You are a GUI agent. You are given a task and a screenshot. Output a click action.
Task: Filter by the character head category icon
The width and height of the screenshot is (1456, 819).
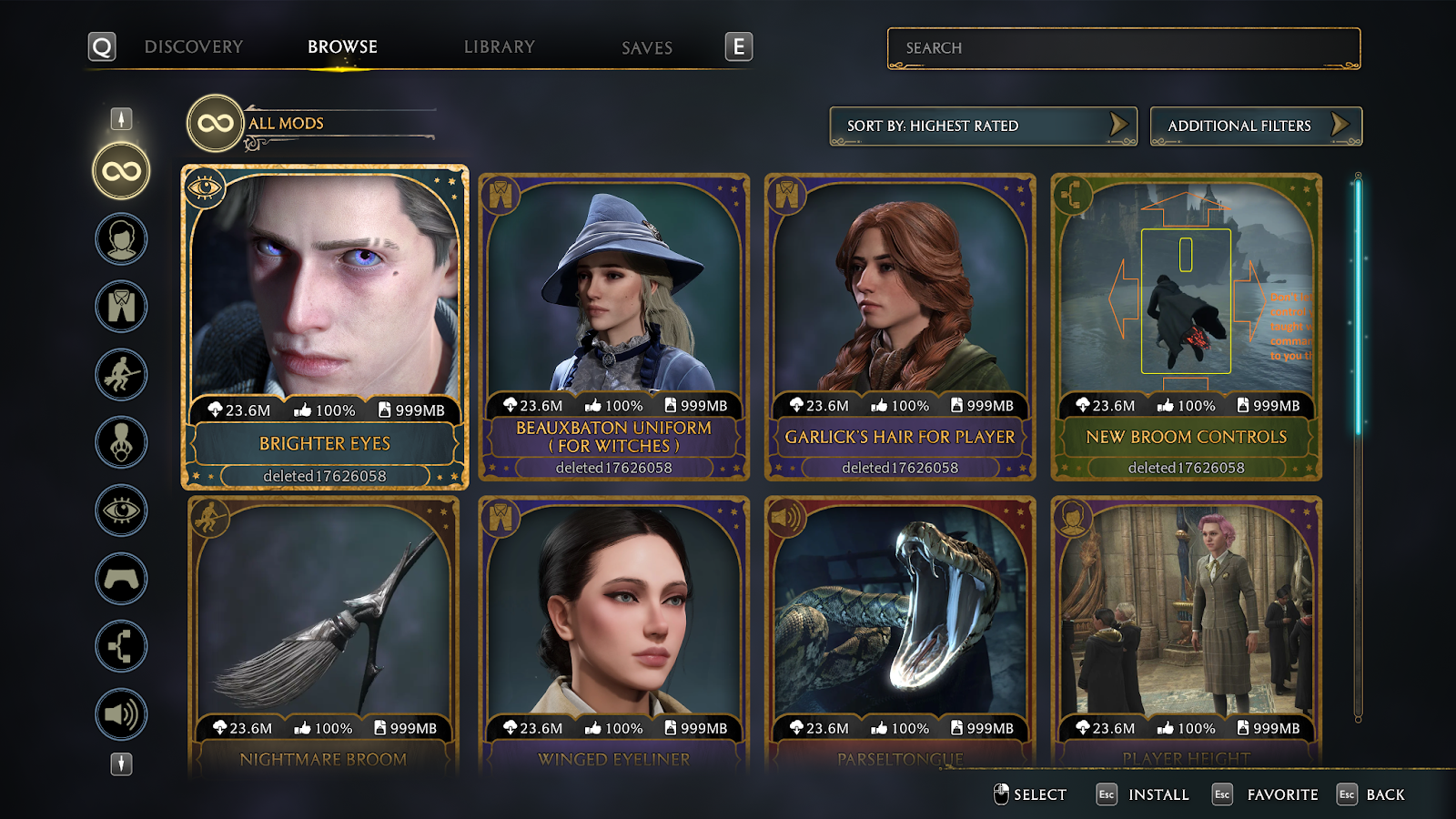[121, 239]
